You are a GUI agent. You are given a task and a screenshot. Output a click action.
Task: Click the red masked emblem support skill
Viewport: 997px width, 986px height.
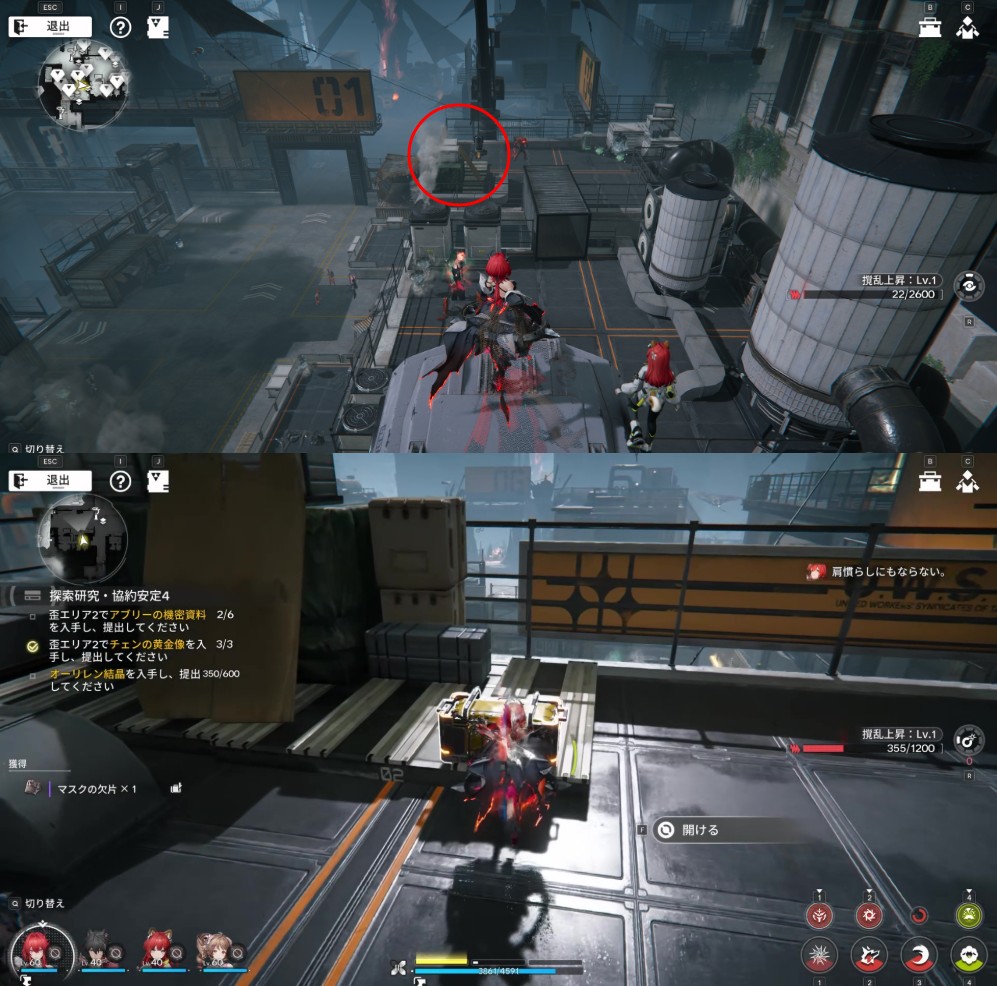pos(819,914)
